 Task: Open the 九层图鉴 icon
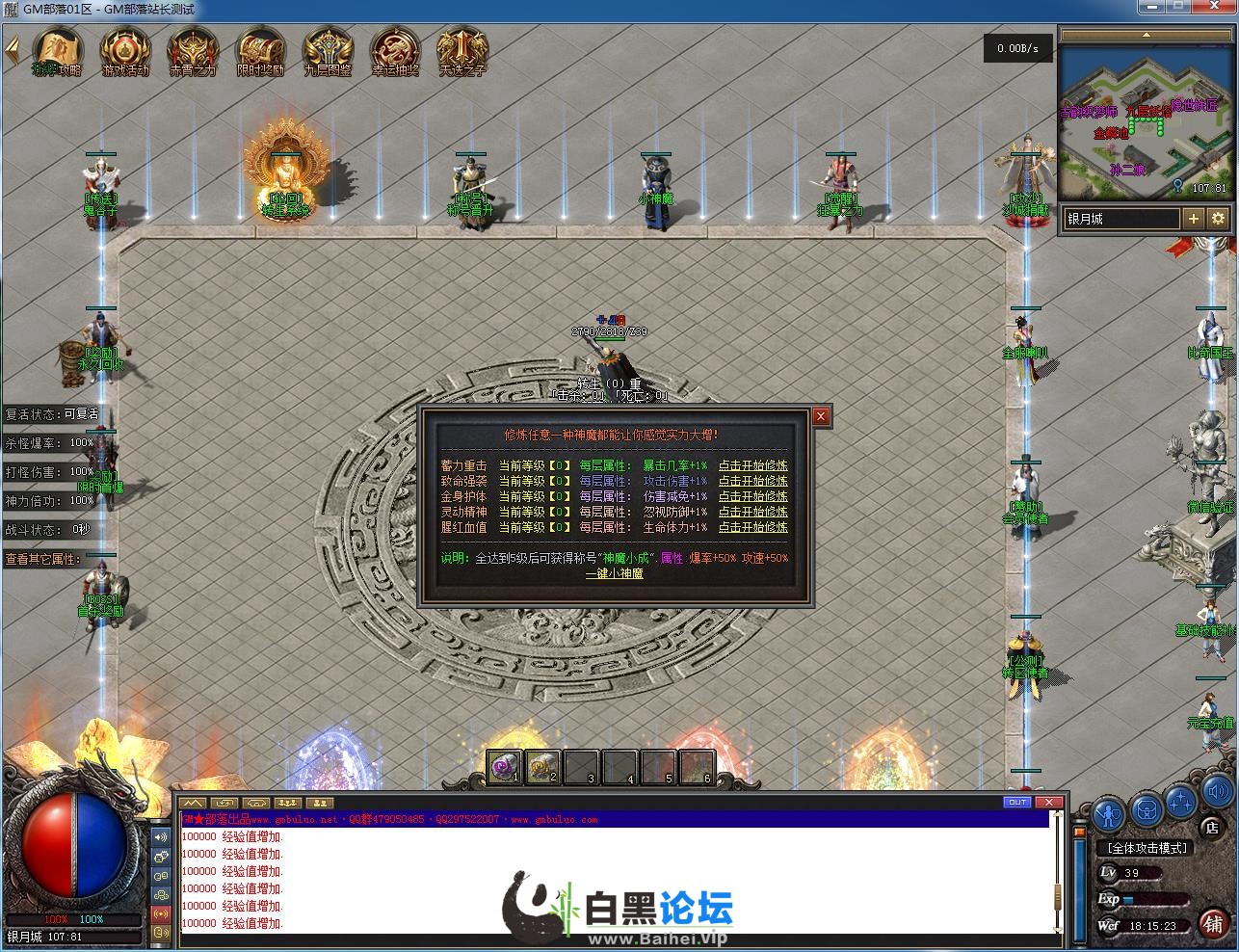(x=328, y=51)
